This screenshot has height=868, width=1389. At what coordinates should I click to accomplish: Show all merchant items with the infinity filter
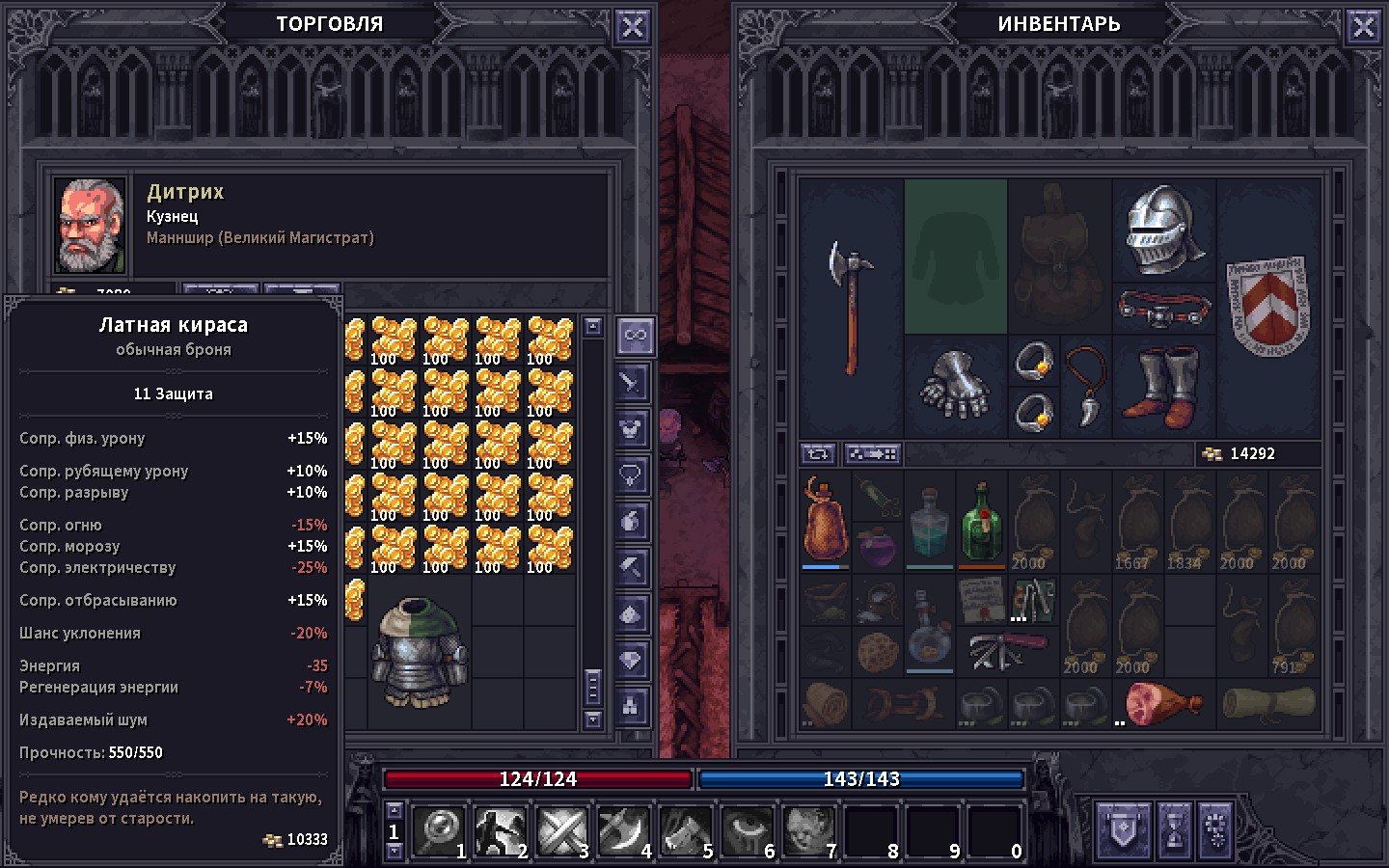634,336
